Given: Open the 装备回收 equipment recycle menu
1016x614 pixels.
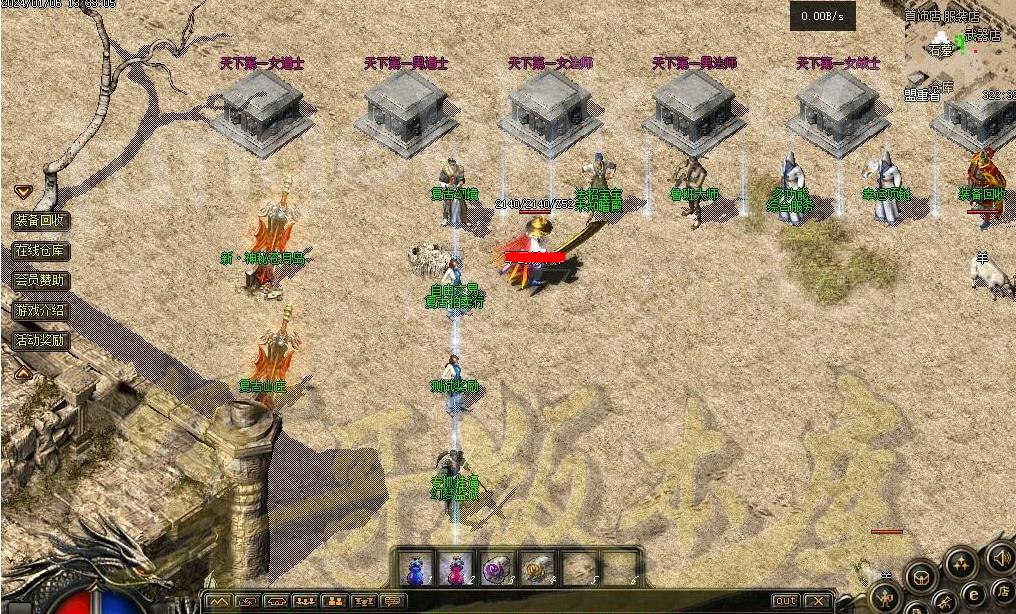Looking at the screenshot, I should [41, 221].
